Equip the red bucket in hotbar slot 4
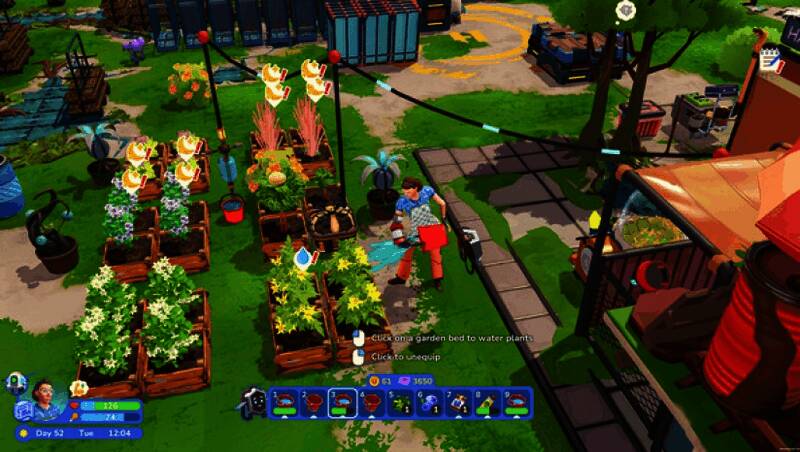The height and width of the screenshot is (452, 800). pos(372,402)
